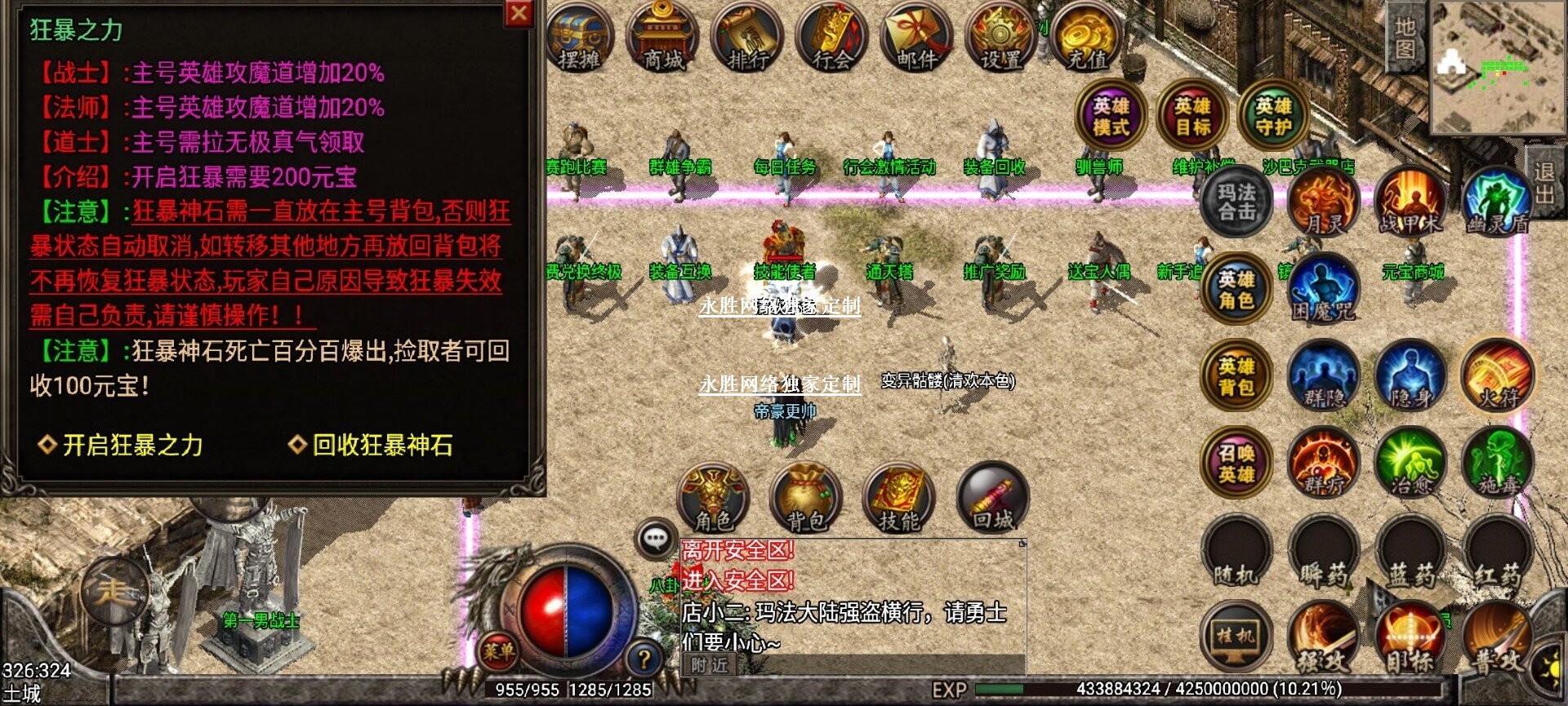Use the 回城 return scroll button
This screenshot has height=706, width=1568.
(992, 498)
